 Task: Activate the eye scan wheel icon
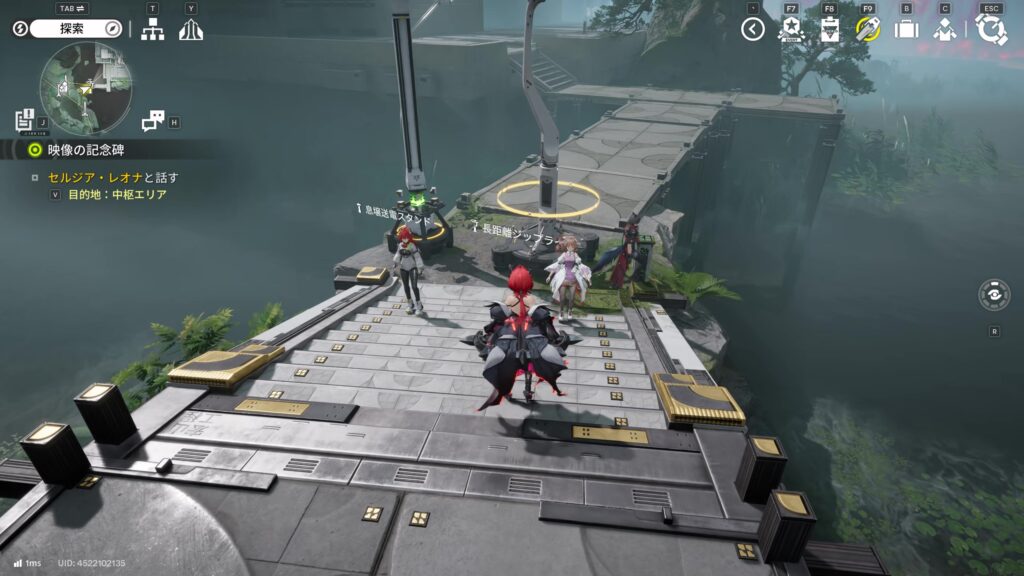click(x=994, y=296)
